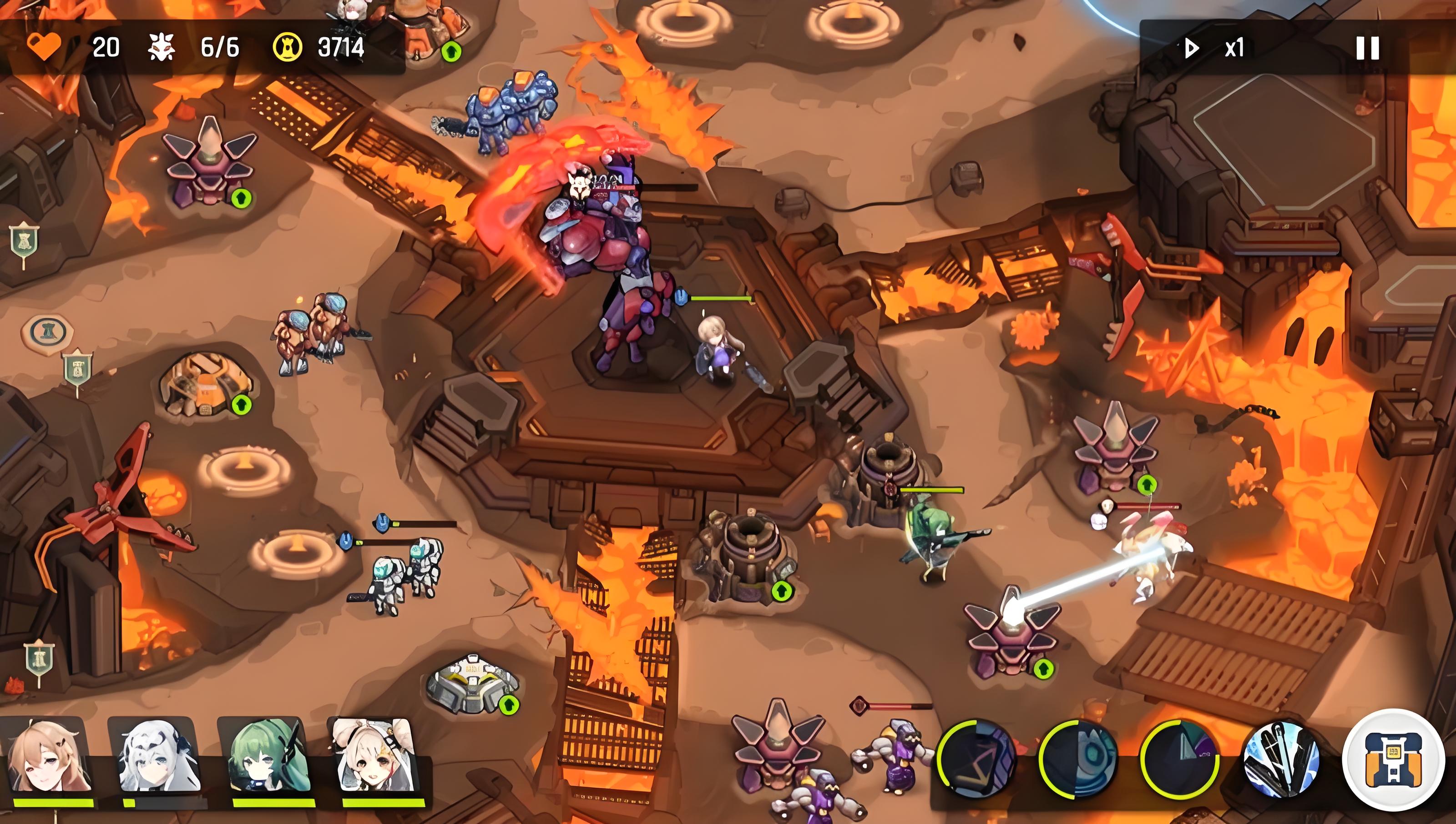Select the white-haired hero portrait

pyautogui.click(x=158, y=756)
